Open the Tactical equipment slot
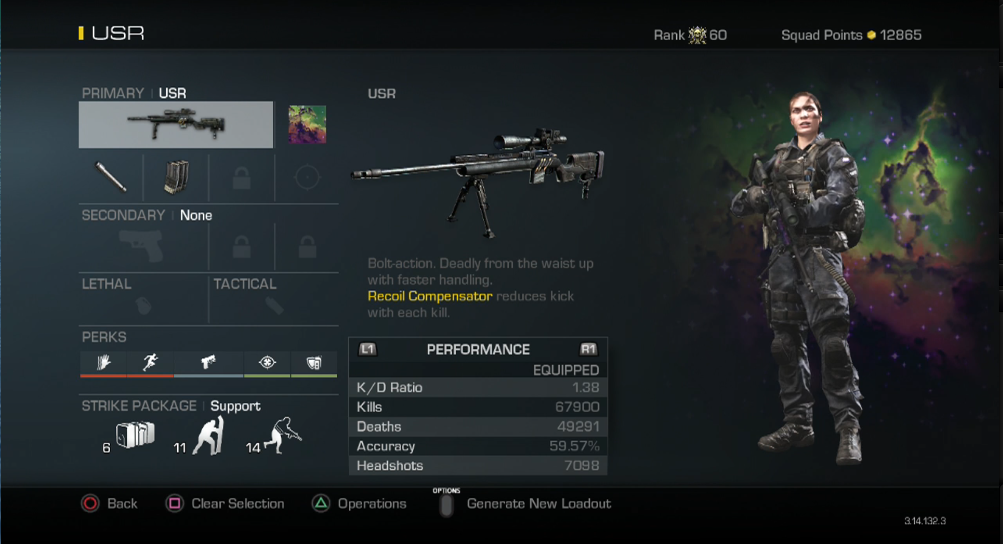Viewport: 1003px width, 544px height. tap(272, 297)
